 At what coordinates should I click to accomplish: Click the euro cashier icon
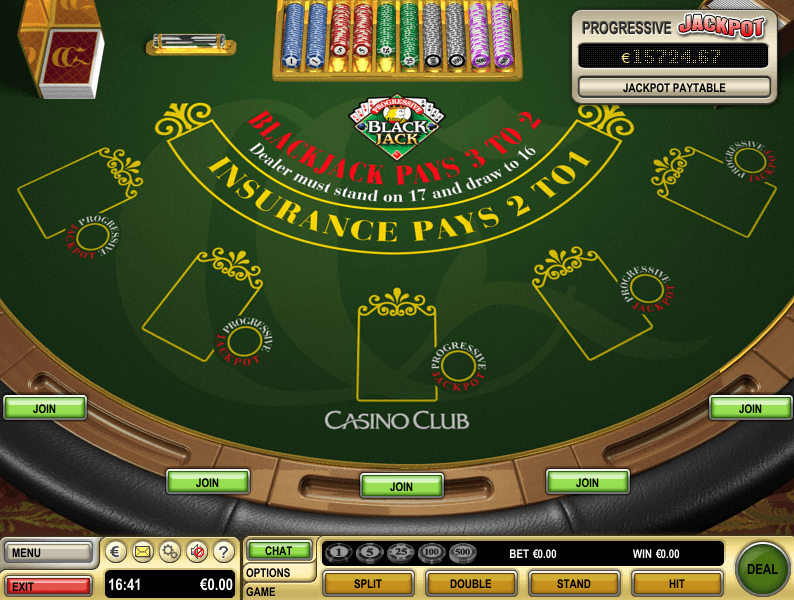[x=116, y=551]
